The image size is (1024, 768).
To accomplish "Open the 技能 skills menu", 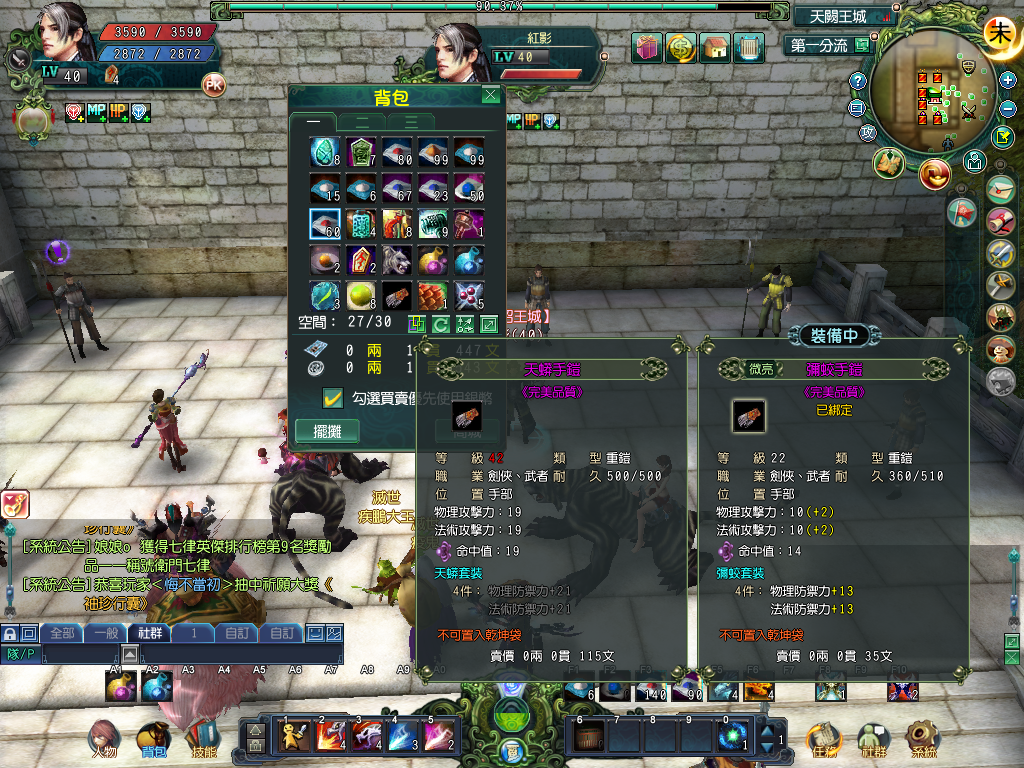I will 202,739.
